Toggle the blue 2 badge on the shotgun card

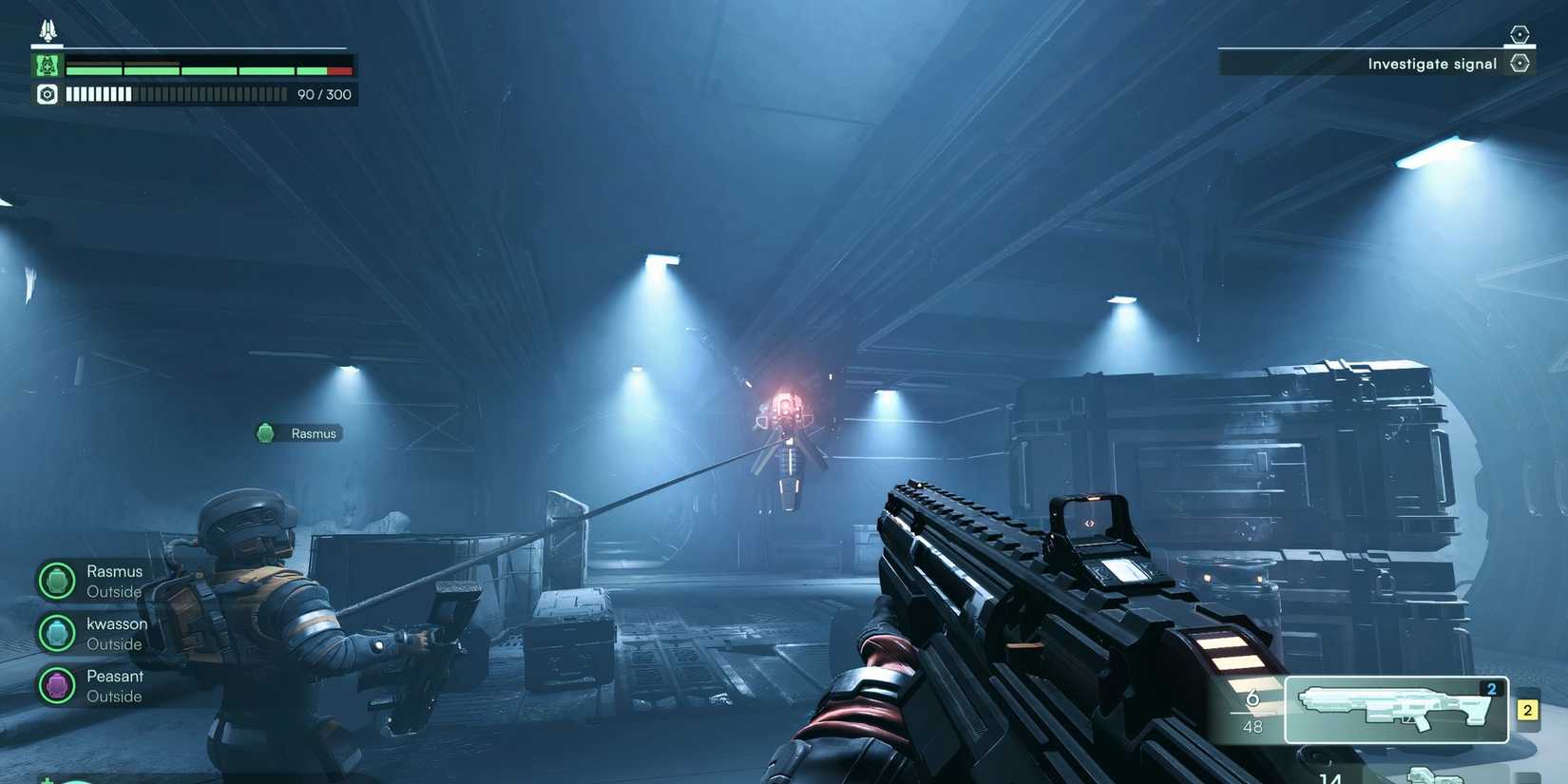click(1493, 690)
